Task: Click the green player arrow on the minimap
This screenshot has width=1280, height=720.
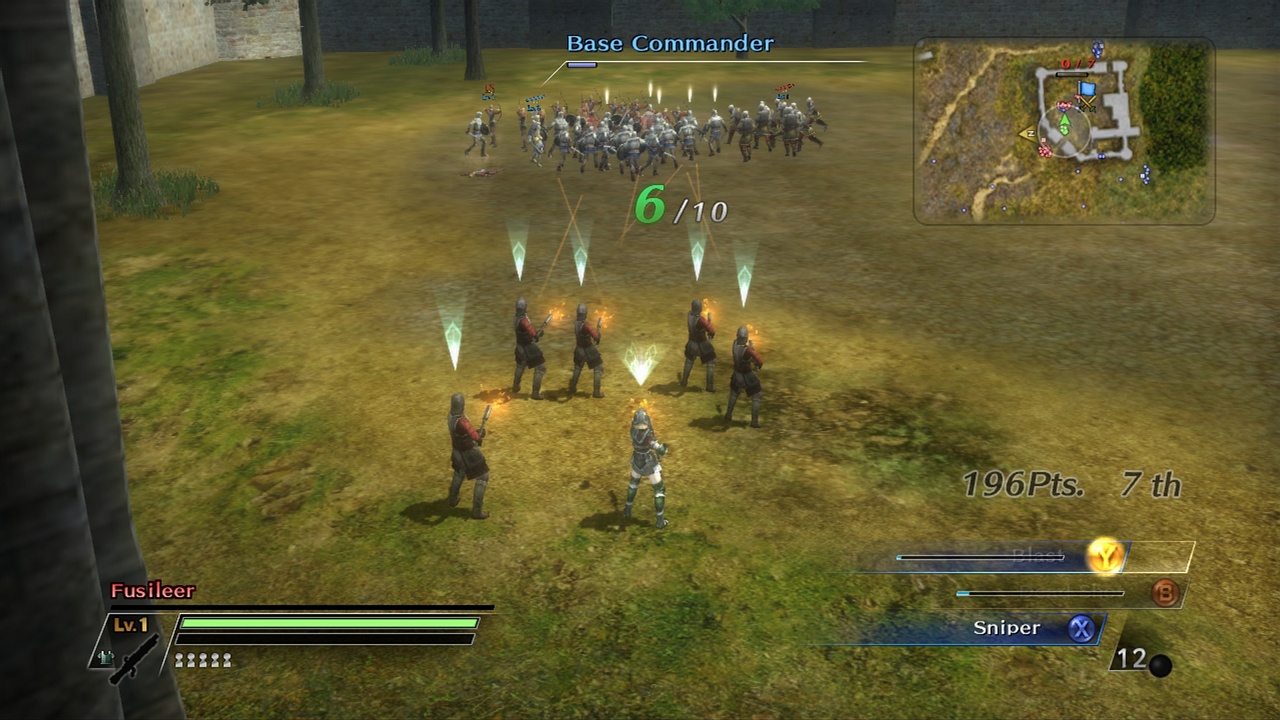Action: point(1065,120)
